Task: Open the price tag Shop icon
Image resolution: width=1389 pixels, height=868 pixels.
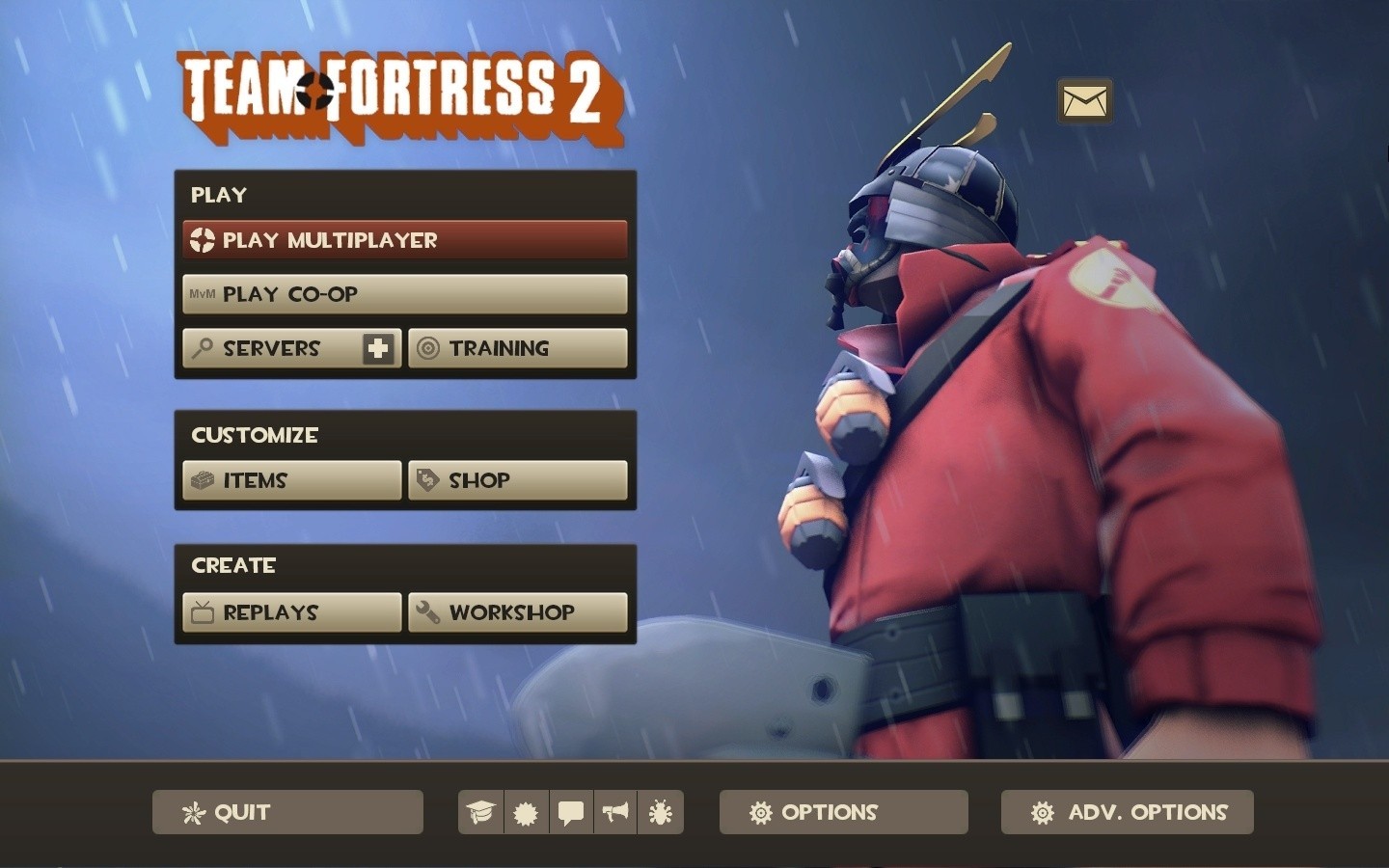Action: [x=425, y=479]
